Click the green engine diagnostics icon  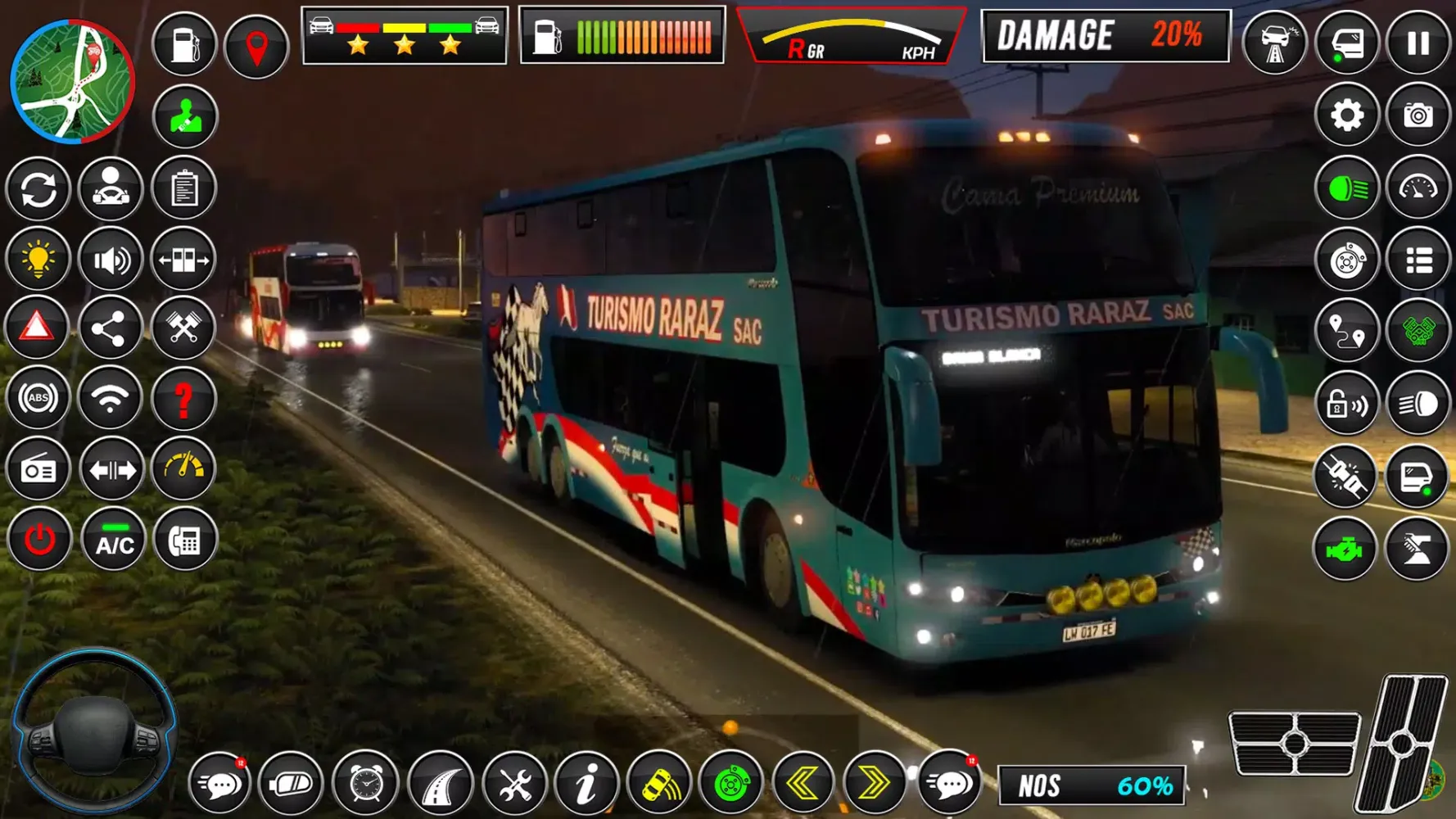pos(1345,550)
